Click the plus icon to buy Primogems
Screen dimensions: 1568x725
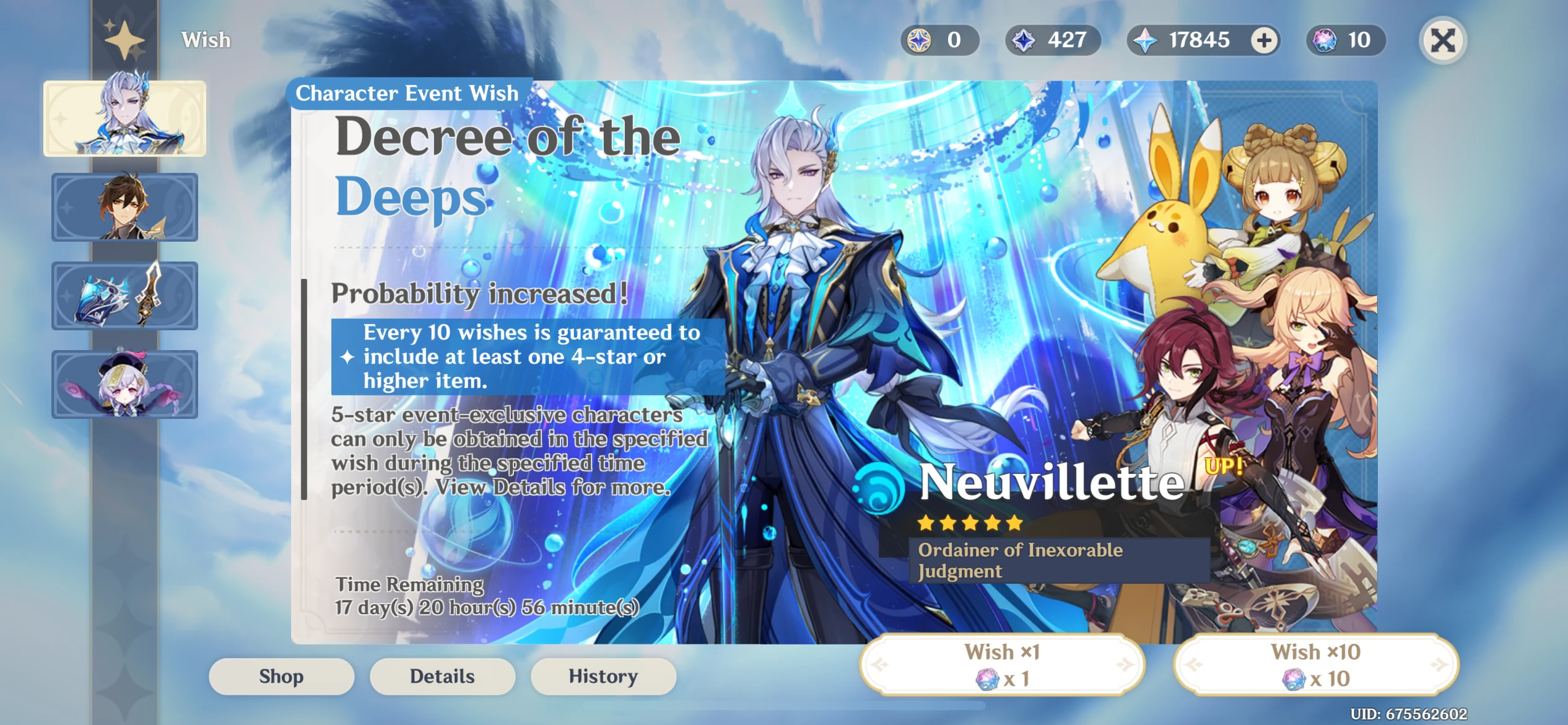click(1263, 40)
